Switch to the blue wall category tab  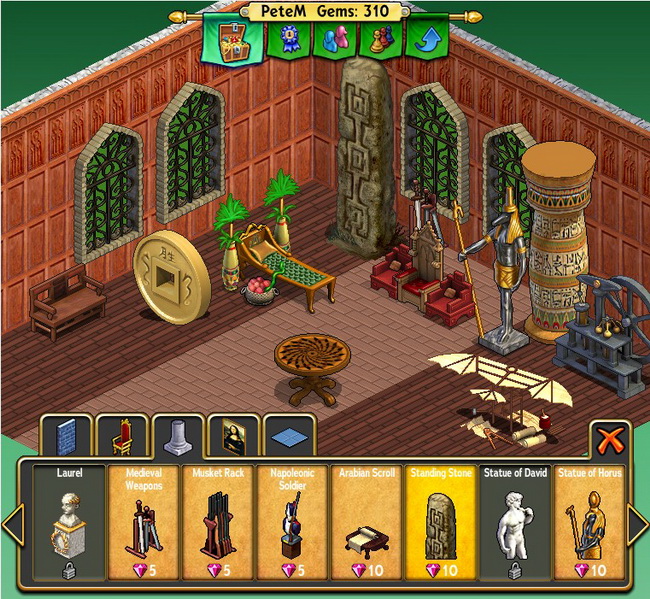[66, 437]
